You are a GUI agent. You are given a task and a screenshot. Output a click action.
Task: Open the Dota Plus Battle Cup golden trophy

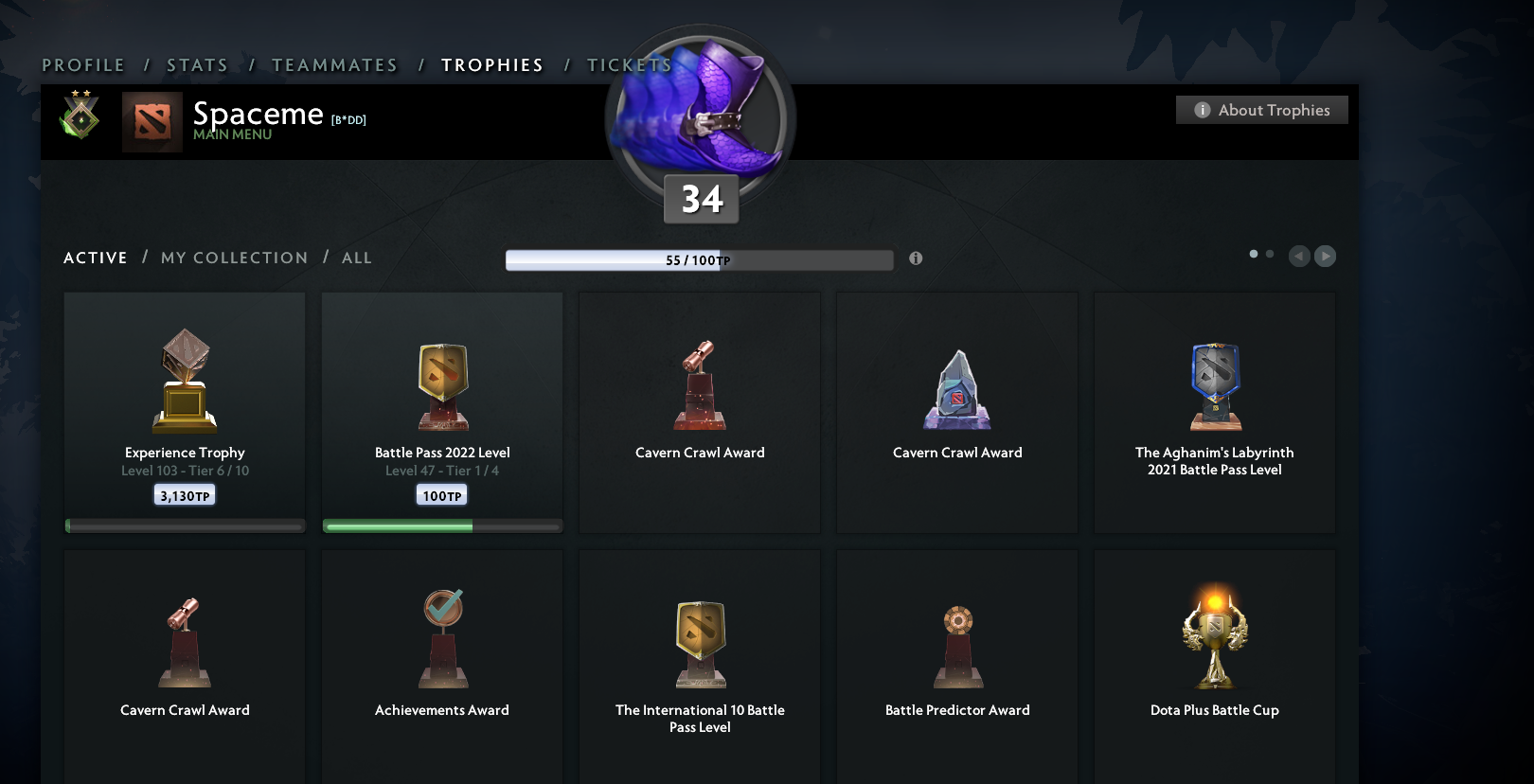[x=1214, y=634]
